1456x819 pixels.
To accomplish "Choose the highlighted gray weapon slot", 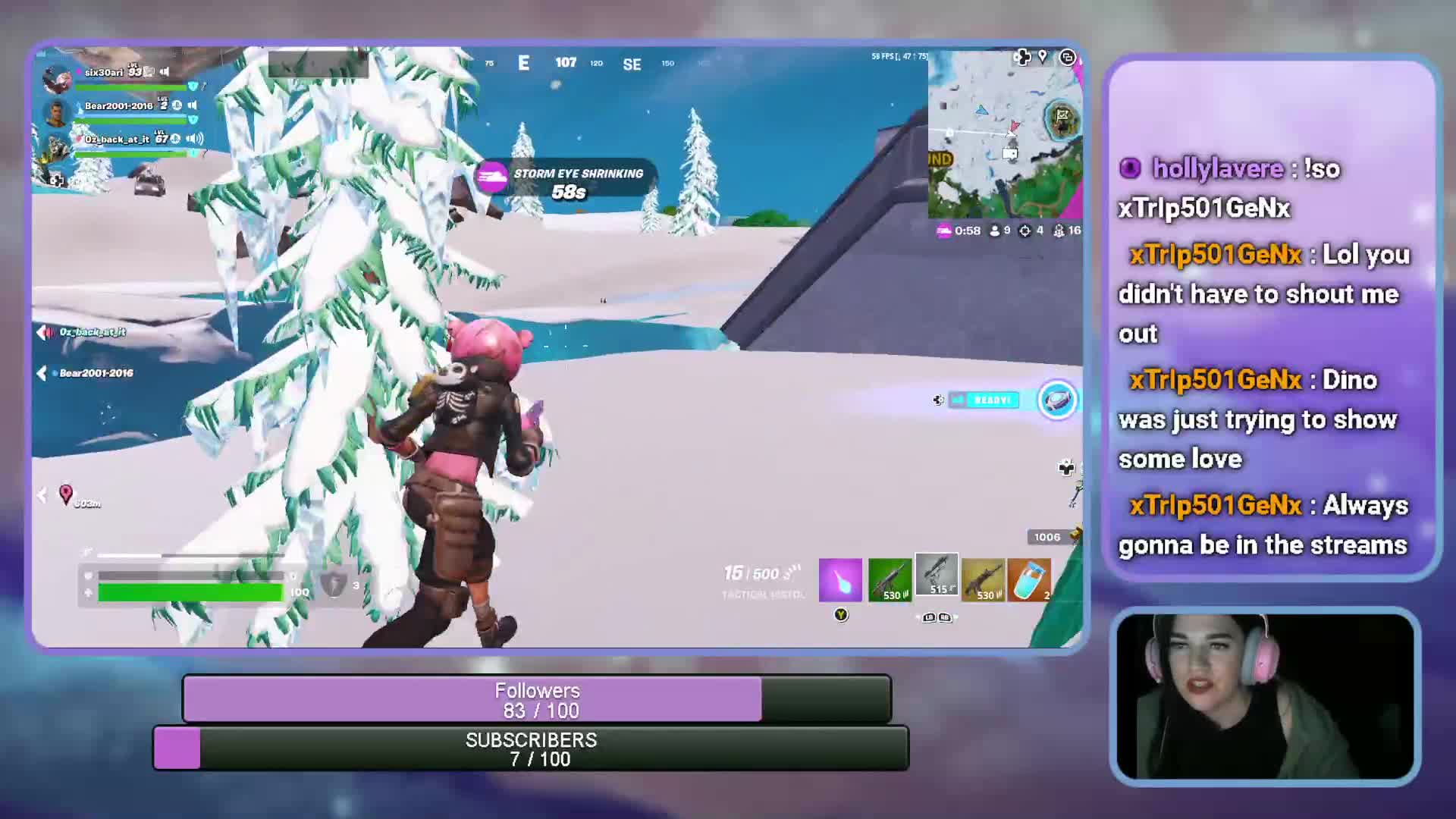I will click(937, 575).
